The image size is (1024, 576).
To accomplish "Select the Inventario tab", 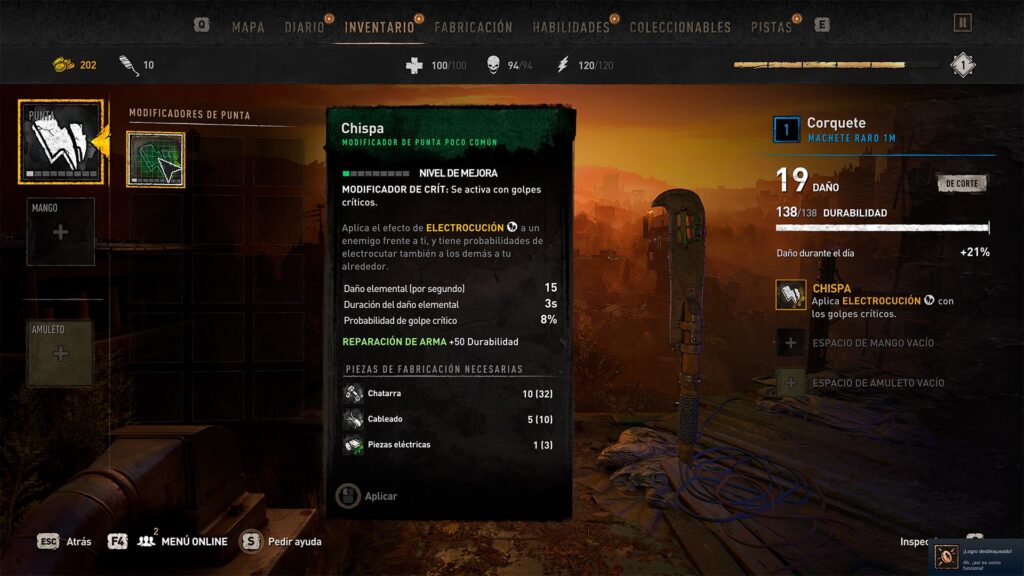I will (x=379, y=27).
